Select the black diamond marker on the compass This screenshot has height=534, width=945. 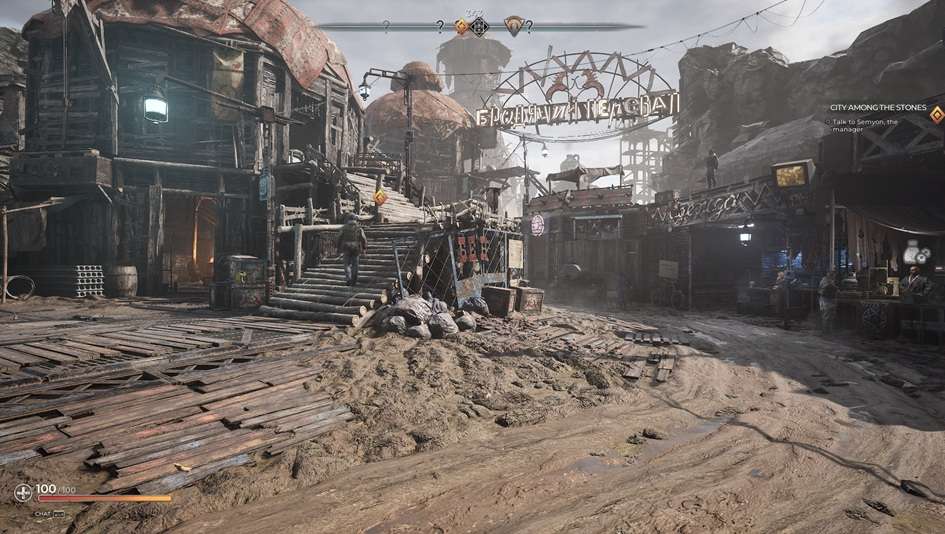click(479, 27)
